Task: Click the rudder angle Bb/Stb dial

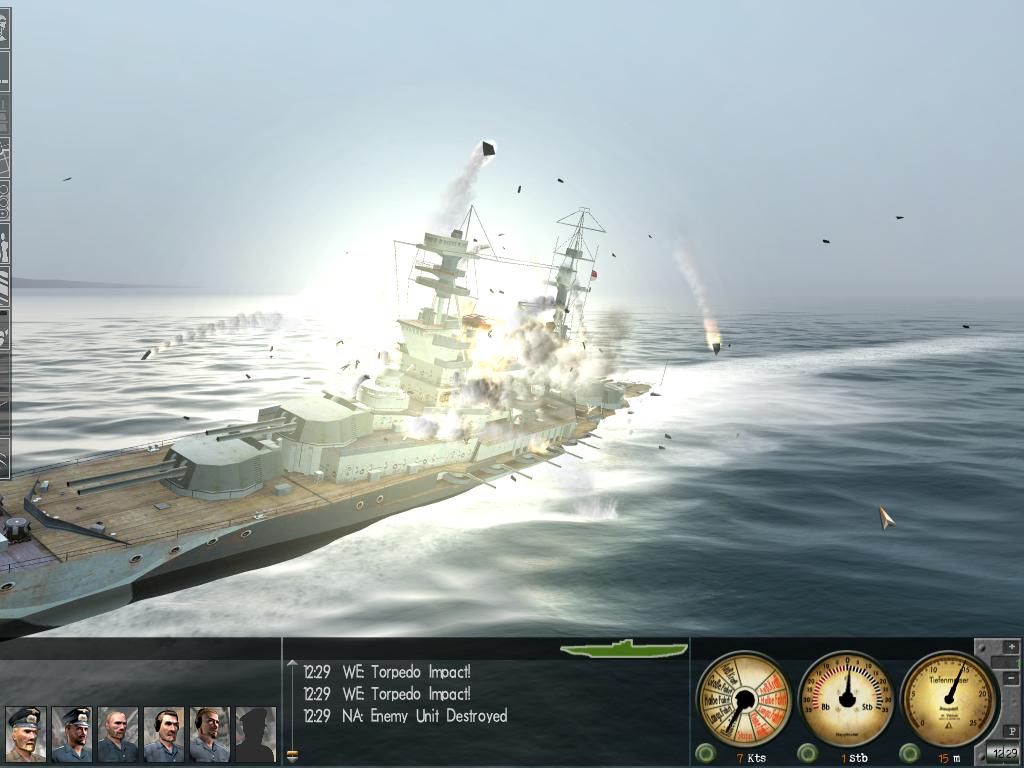Action: click(x=847, y=698)
